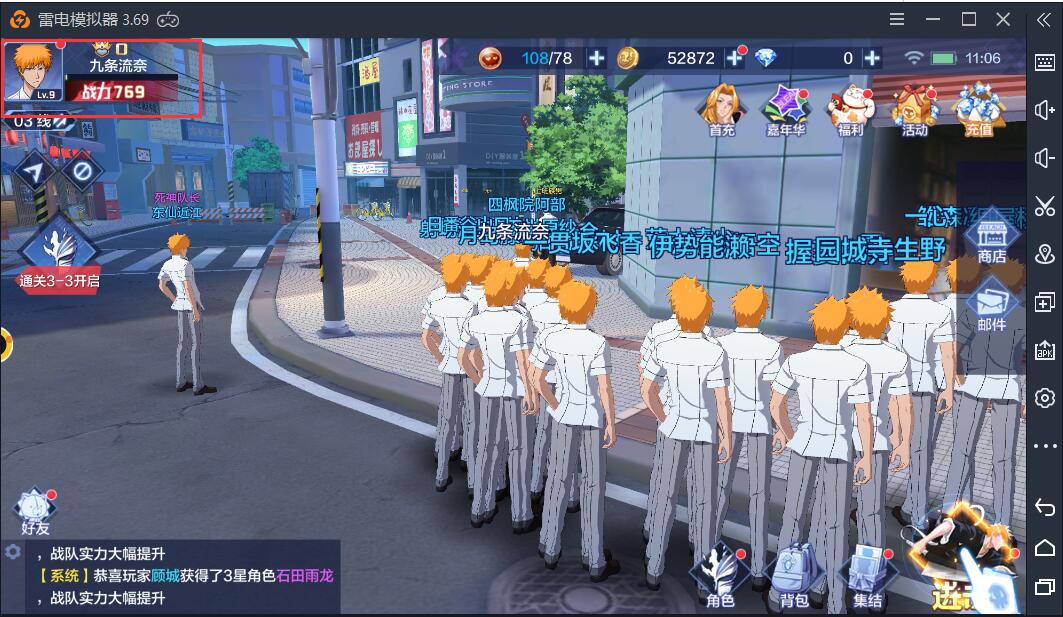Open the 首充 first-recharge offer
This screenshot has width=1063, height=617.
click(721, 109)
